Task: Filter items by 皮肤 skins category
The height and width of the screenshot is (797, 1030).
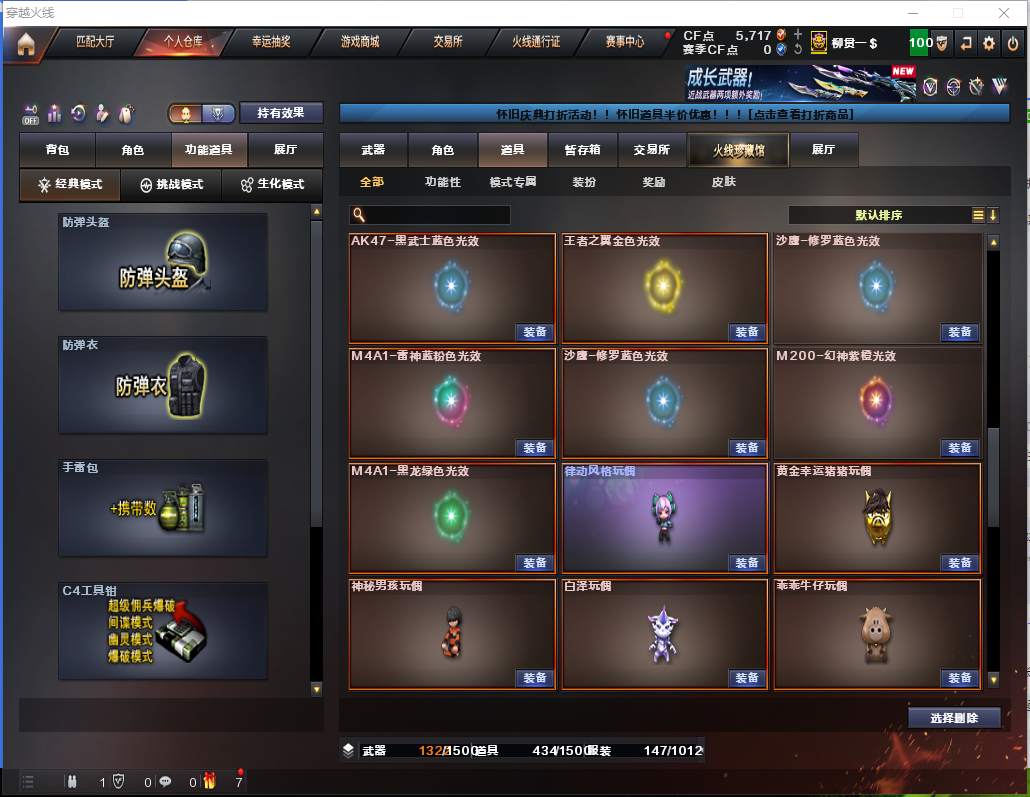Action: coord(723,182)
